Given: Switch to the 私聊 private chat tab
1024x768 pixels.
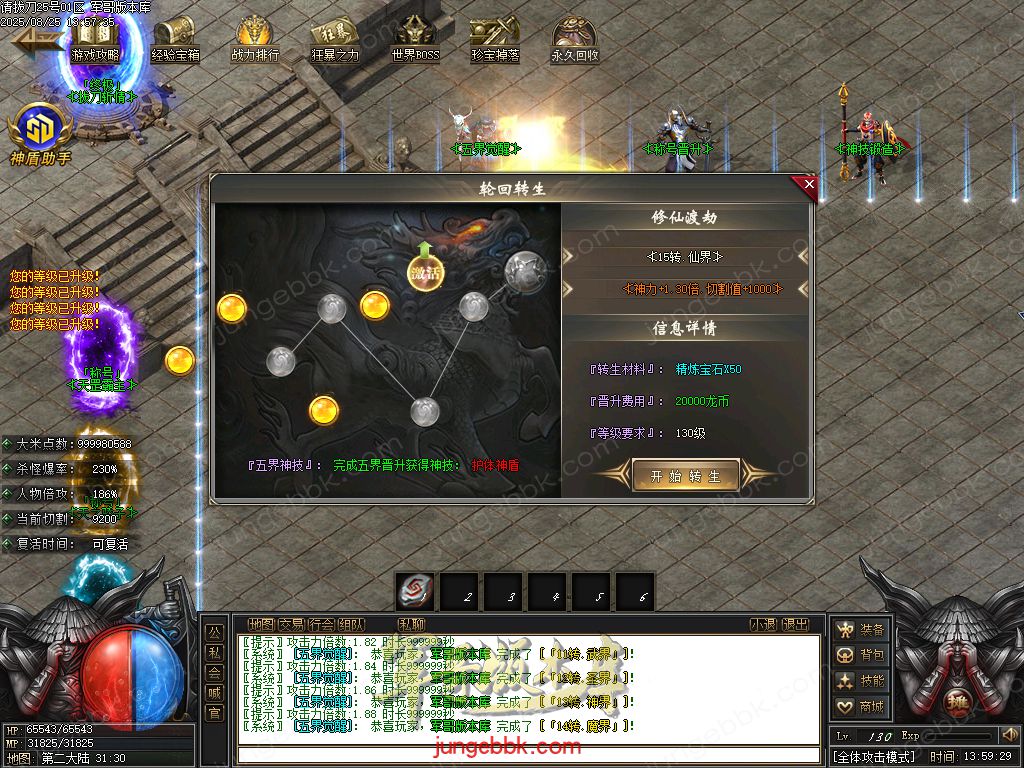Looking at the screenshot, I should 411,624.
